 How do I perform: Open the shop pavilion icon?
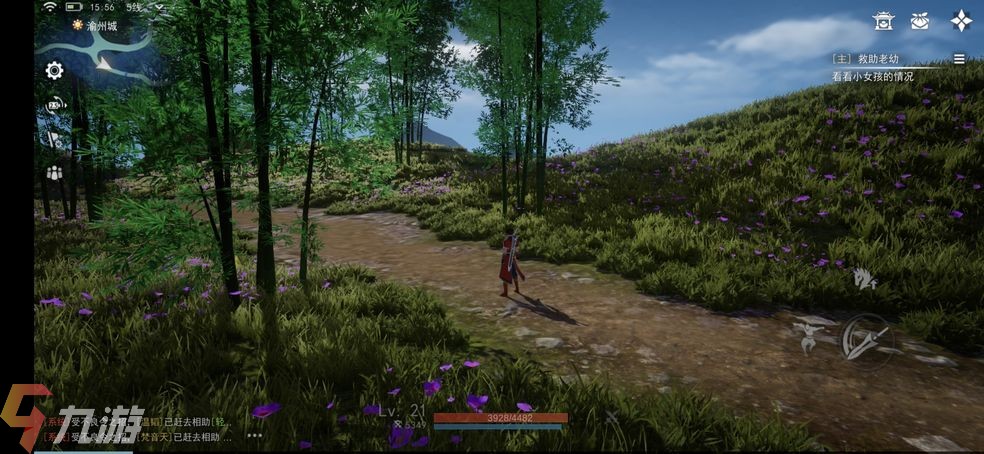point(883,21)
